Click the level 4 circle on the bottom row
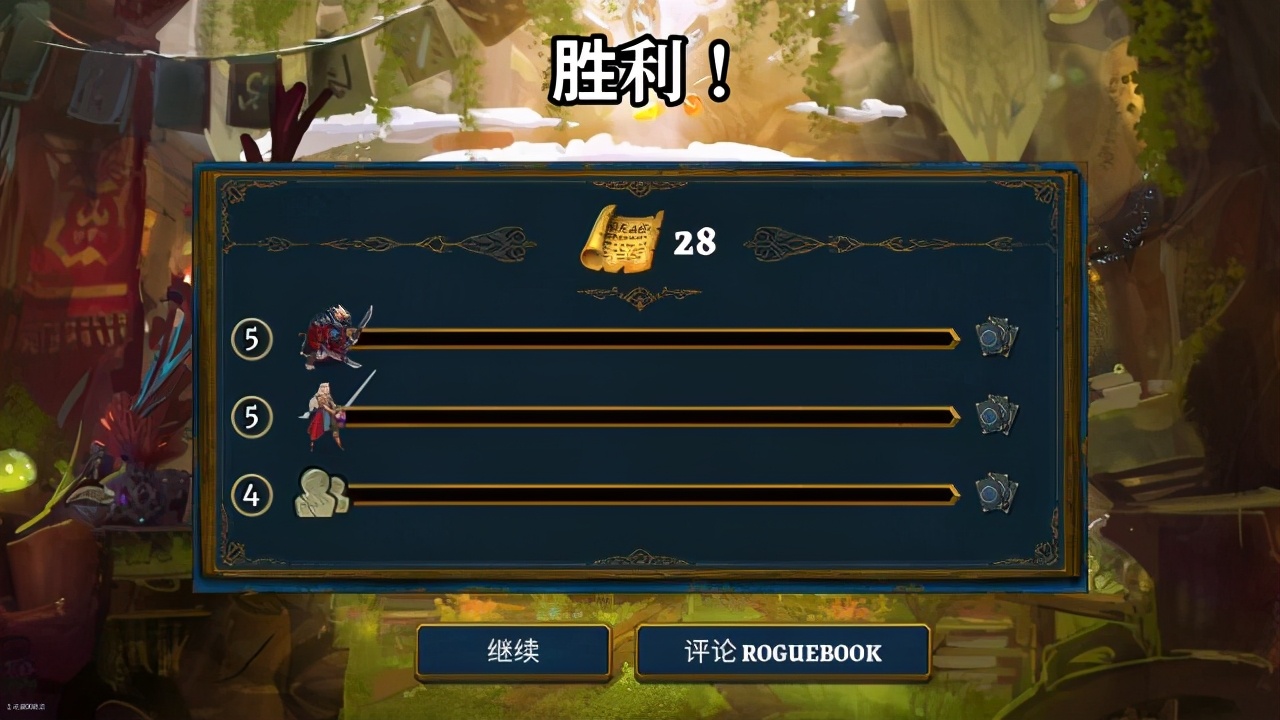Image resolution: width=1280 pixels, height=720 pixels. 253,492
